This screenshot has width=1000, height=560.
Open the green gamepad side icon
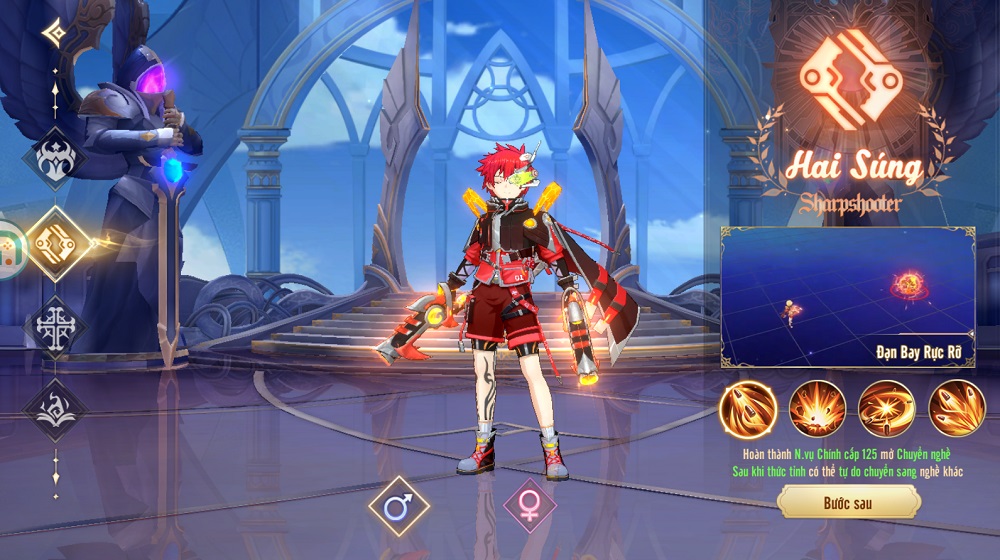8,248
